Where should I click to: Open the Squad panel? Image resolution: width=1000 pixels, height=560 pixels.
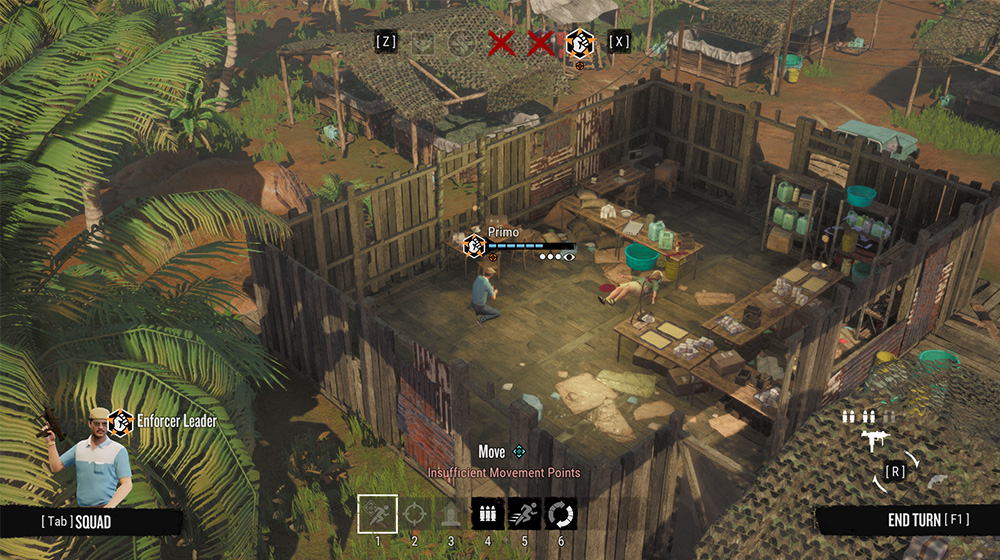tap(78, 522)
